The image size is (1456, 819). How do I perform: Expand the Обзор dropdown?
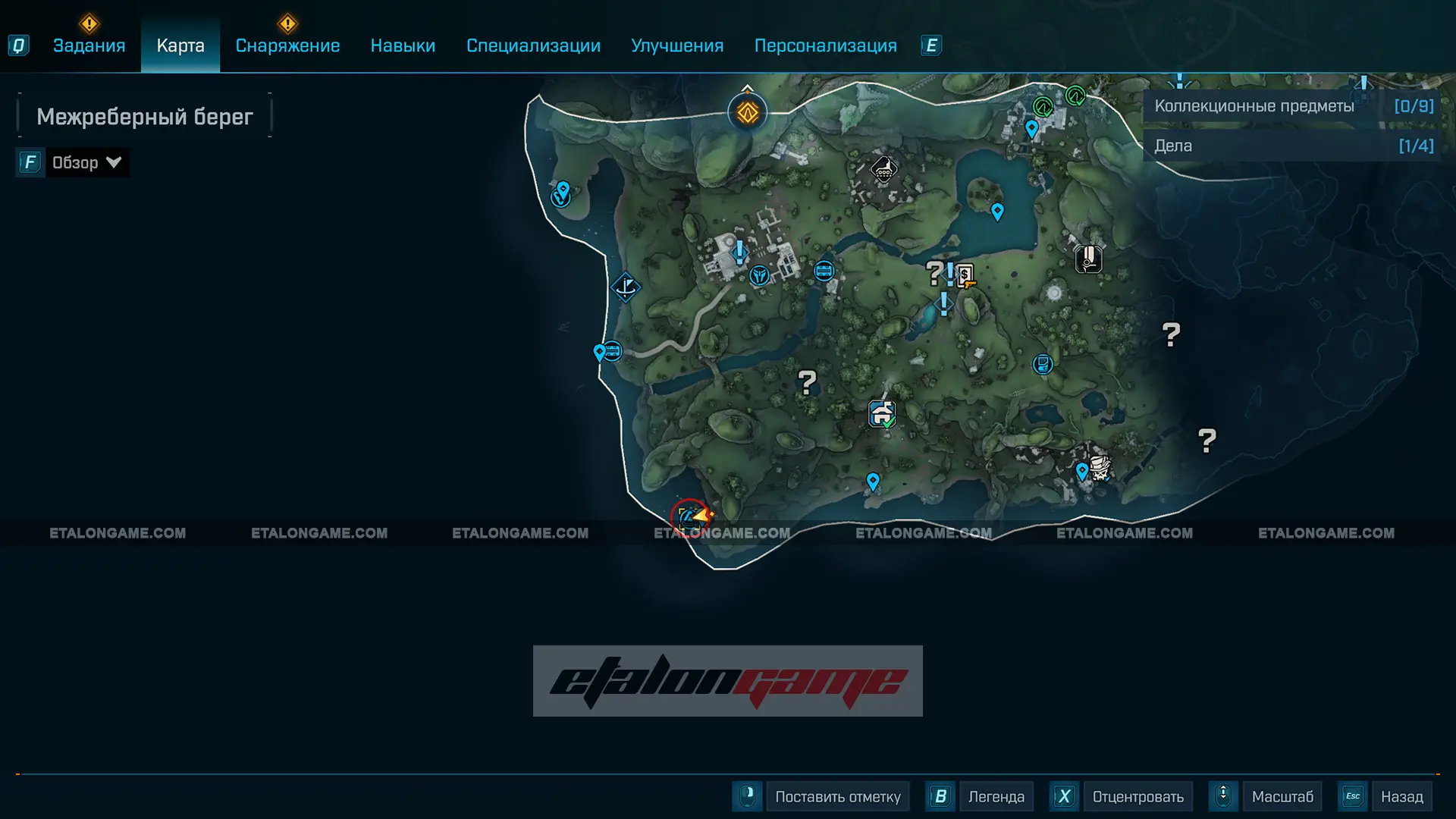[x=86, y=162]
